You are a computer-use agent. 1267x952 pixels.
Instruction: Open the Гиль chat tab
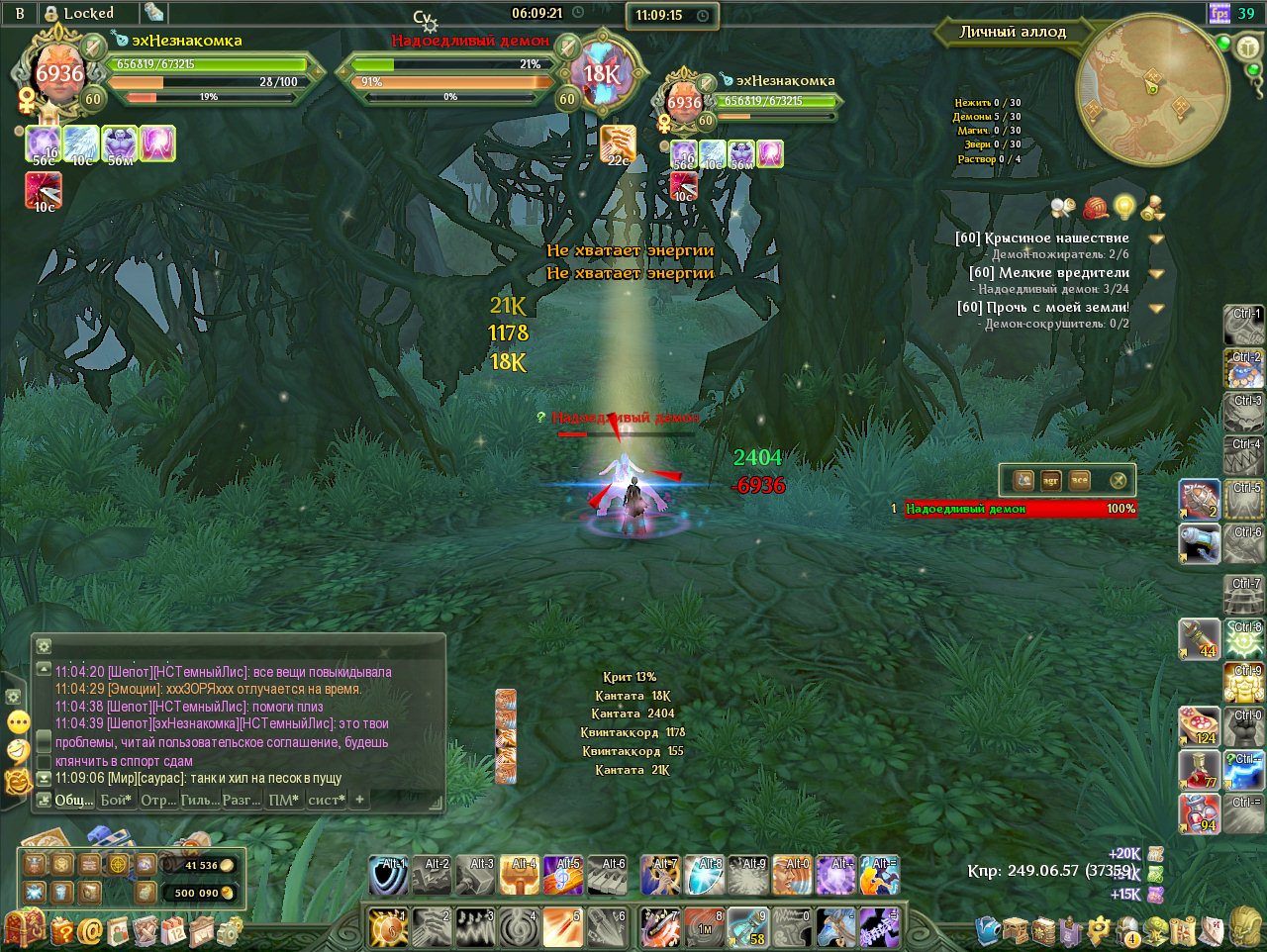[199, 800]
